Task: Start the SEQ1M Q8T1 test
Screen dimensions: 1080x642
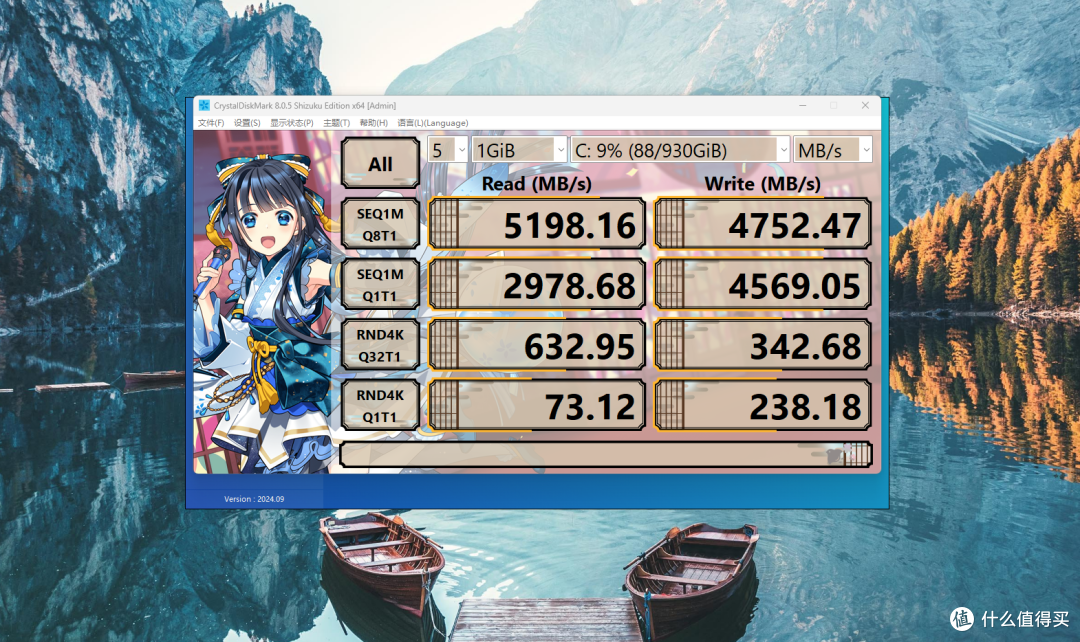Action: 380,225
